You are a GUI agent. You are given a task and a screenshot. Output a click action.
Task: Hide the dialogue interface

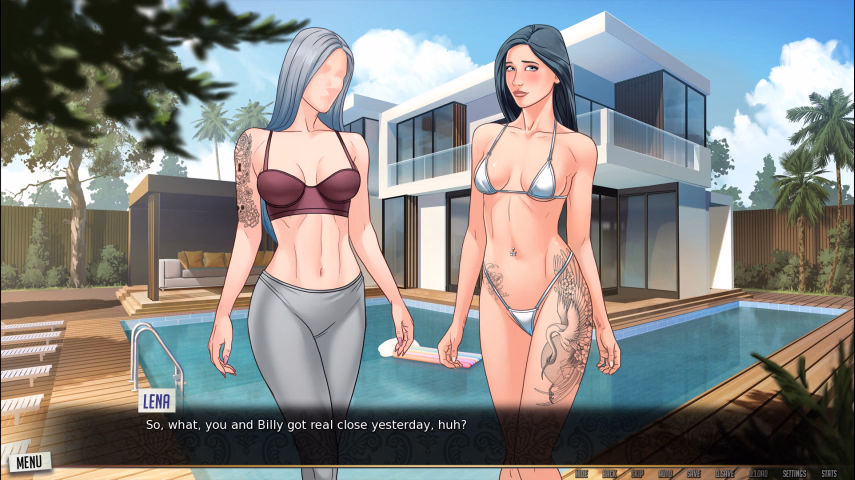581,473
